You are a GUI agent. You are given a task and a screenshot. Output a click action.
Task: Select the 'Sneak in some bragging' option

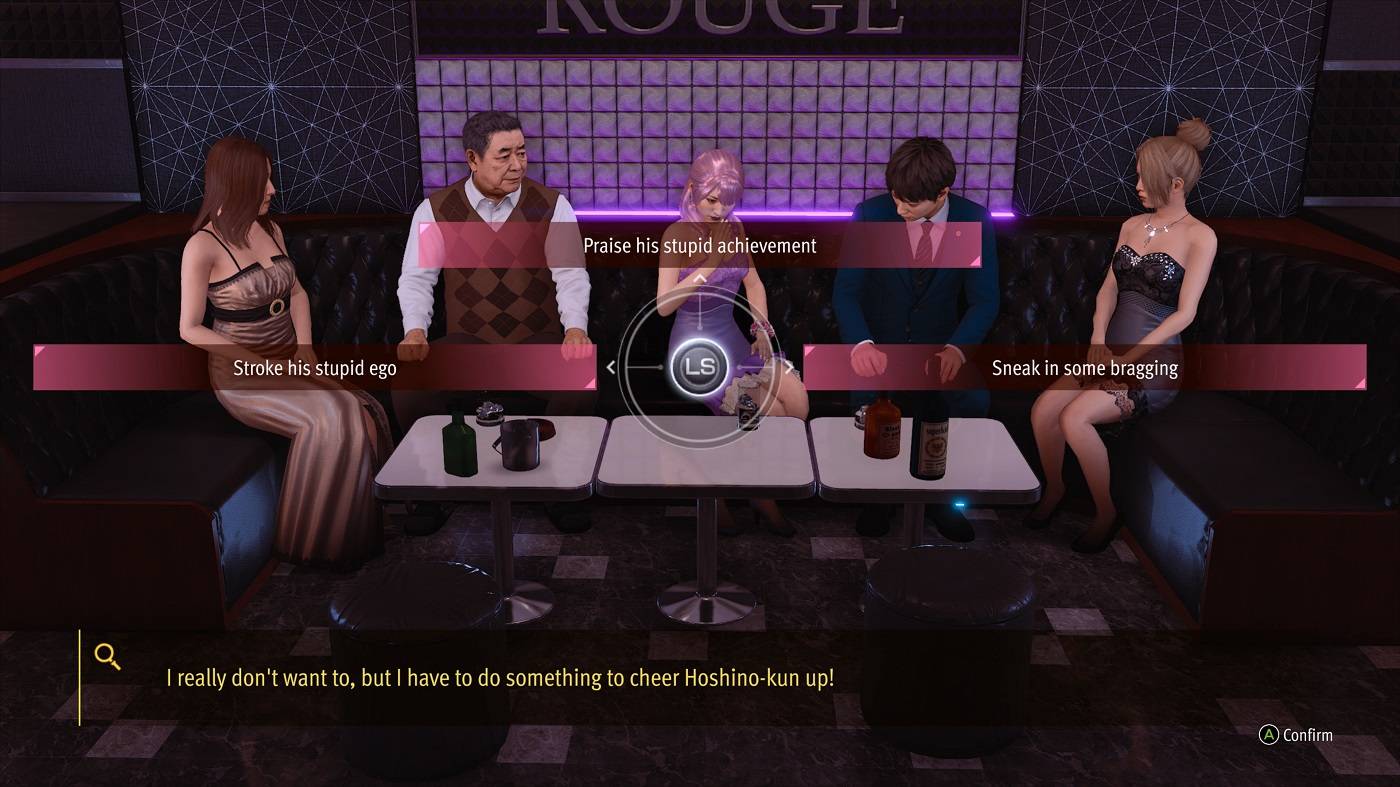click(x=1084, y=367)
